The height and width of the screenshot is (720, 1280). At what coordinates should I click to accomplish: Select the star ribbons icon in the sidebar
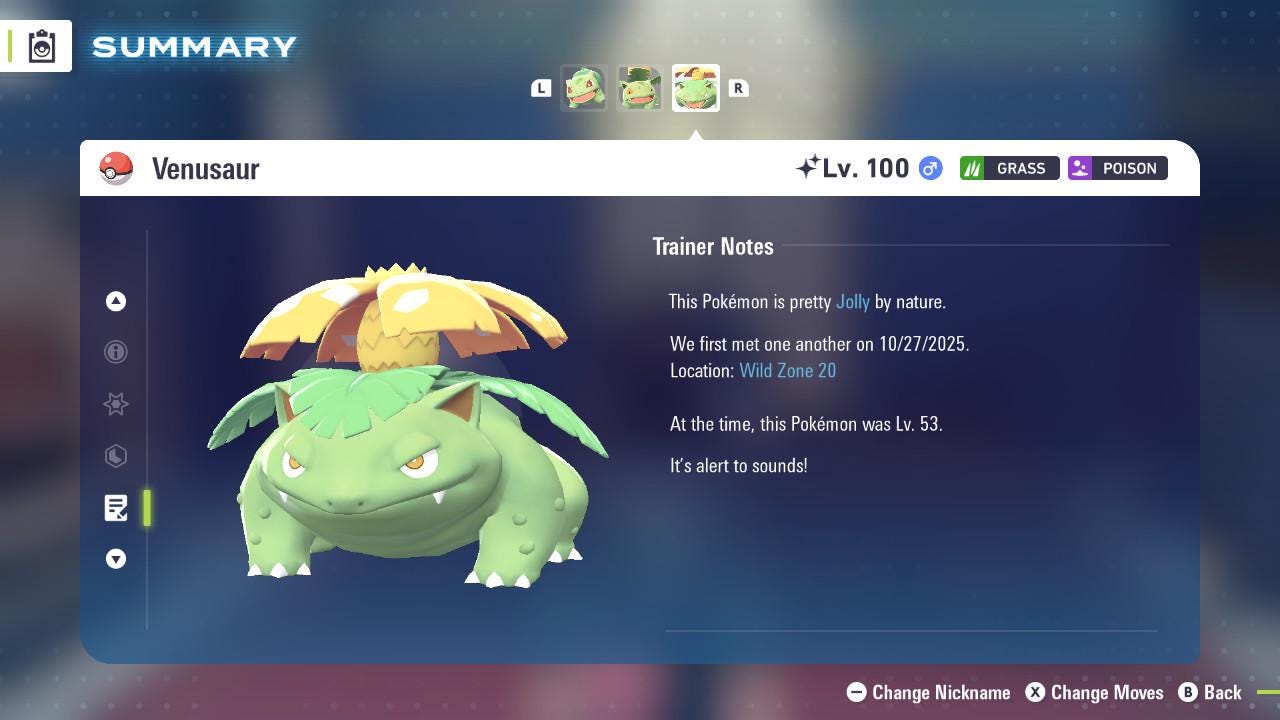click(116, 404)
